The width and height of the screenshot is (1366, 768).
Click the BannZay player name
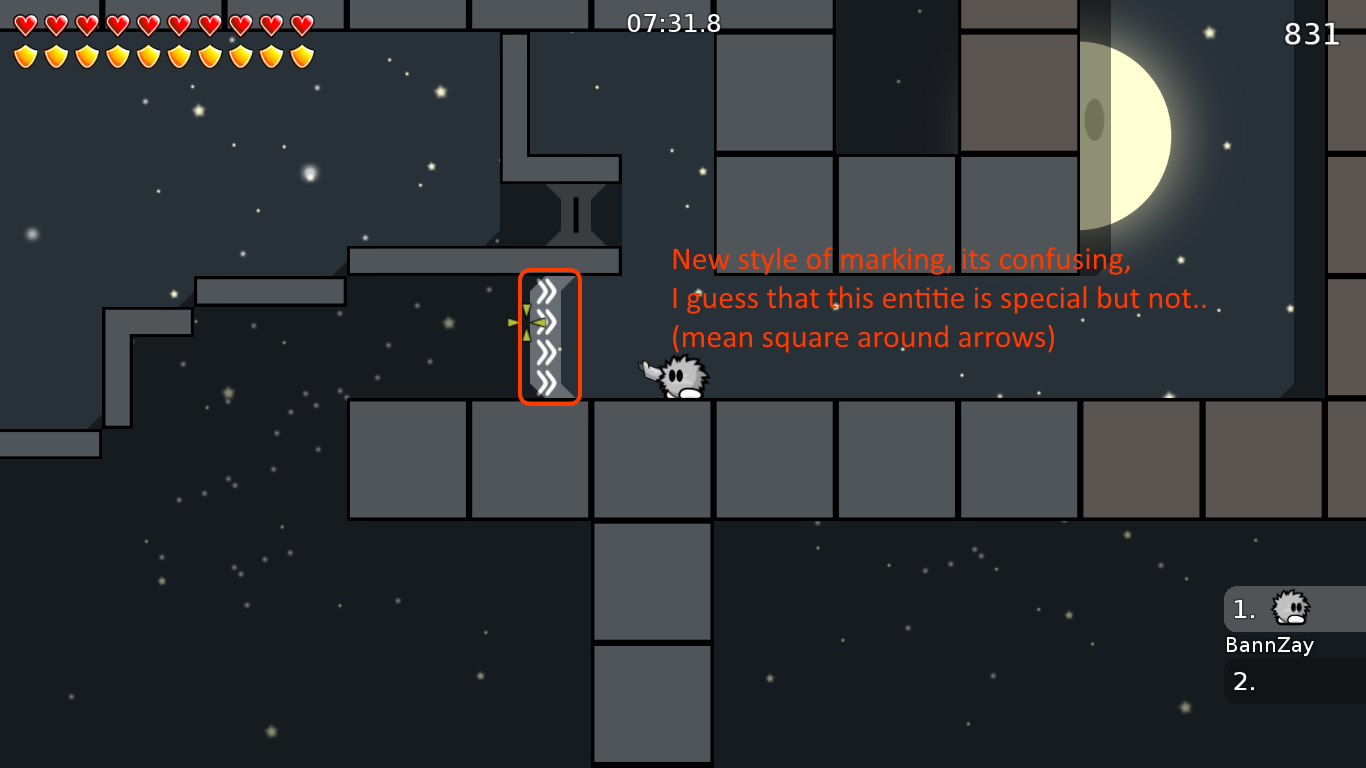pyautogui.click(x=1268, y=645)
